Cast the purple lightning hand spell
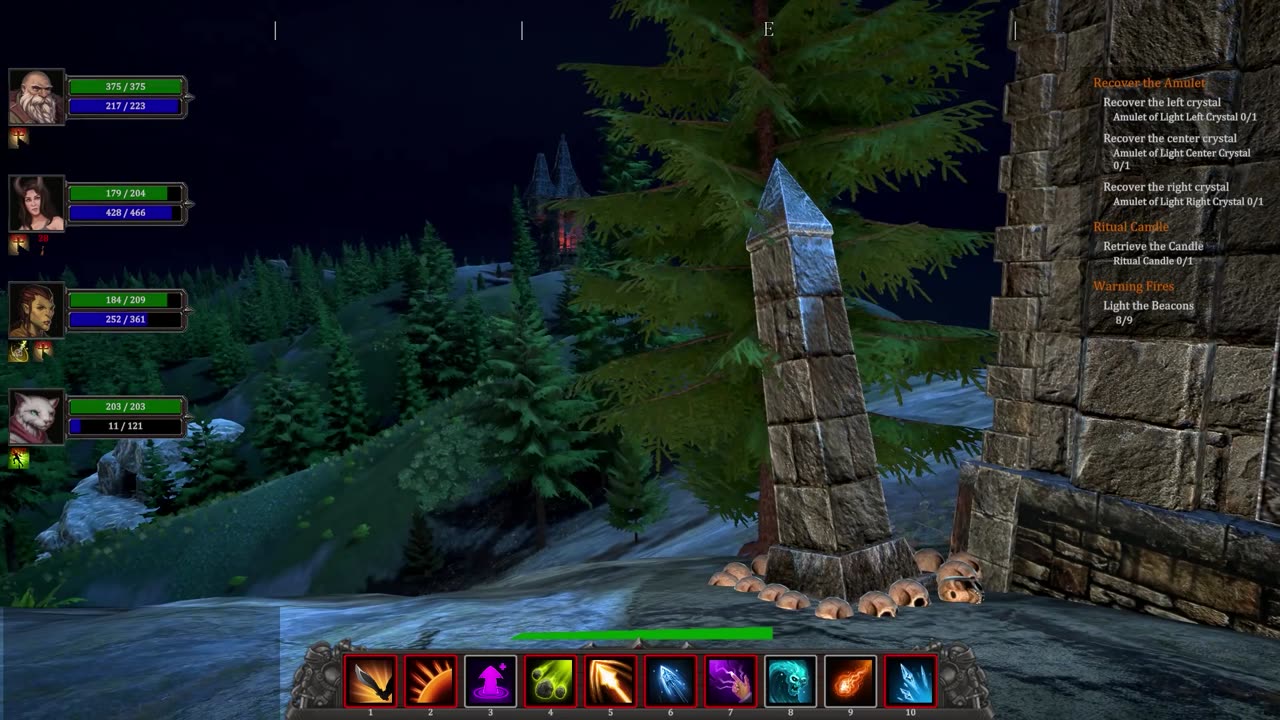Screen dimensions: 1280x720 [x=730, y=681]
